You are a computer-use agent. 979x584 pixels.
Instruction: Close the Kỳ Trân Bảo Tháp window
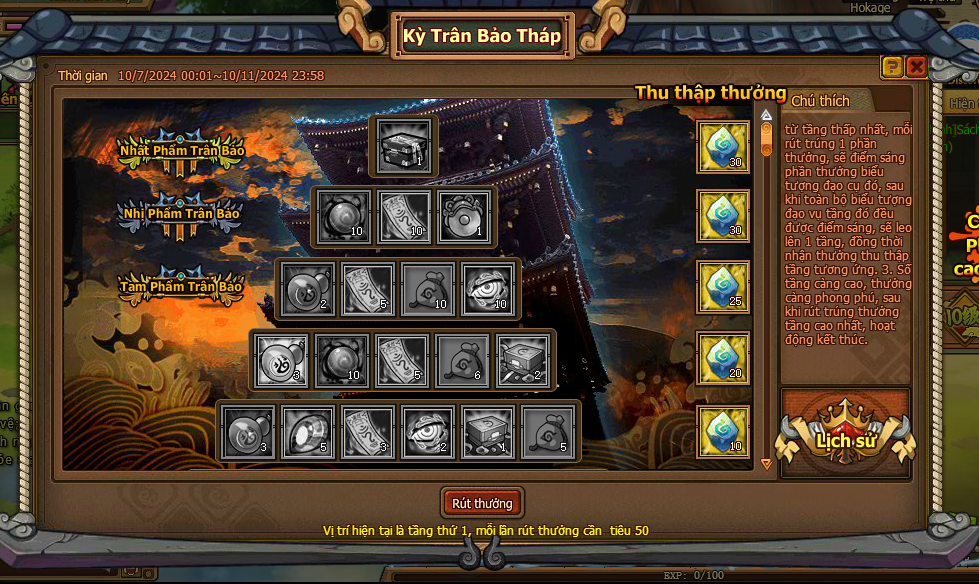[x=916, y=67]
